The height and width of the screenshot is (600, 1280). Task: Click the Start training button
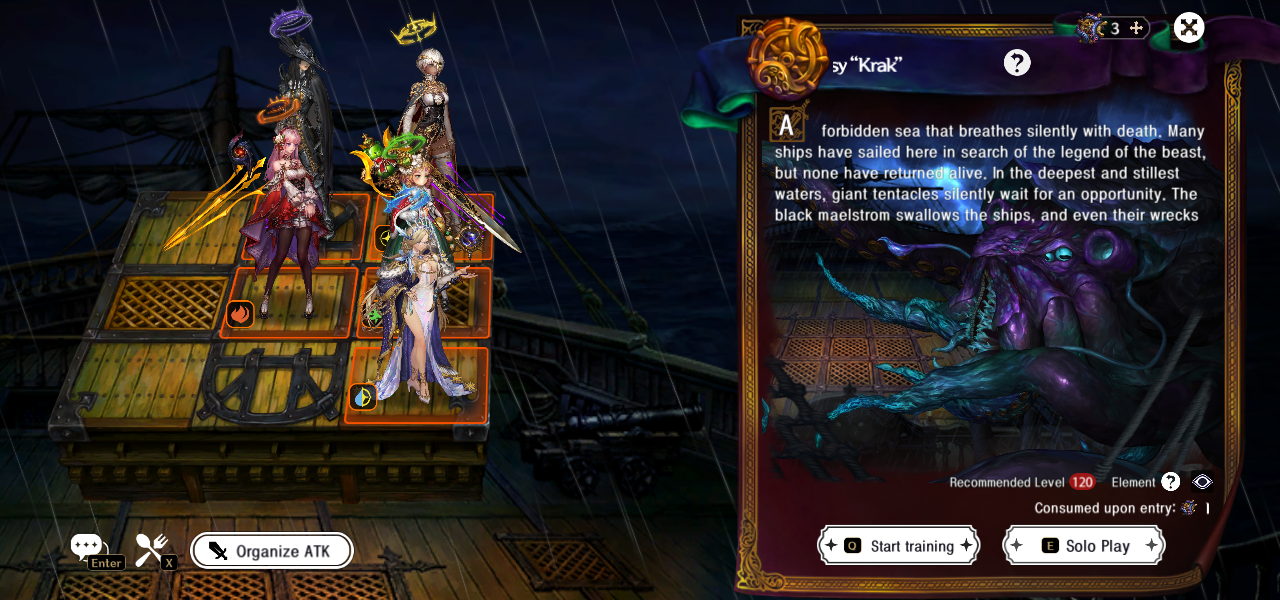tap(898, 546)
